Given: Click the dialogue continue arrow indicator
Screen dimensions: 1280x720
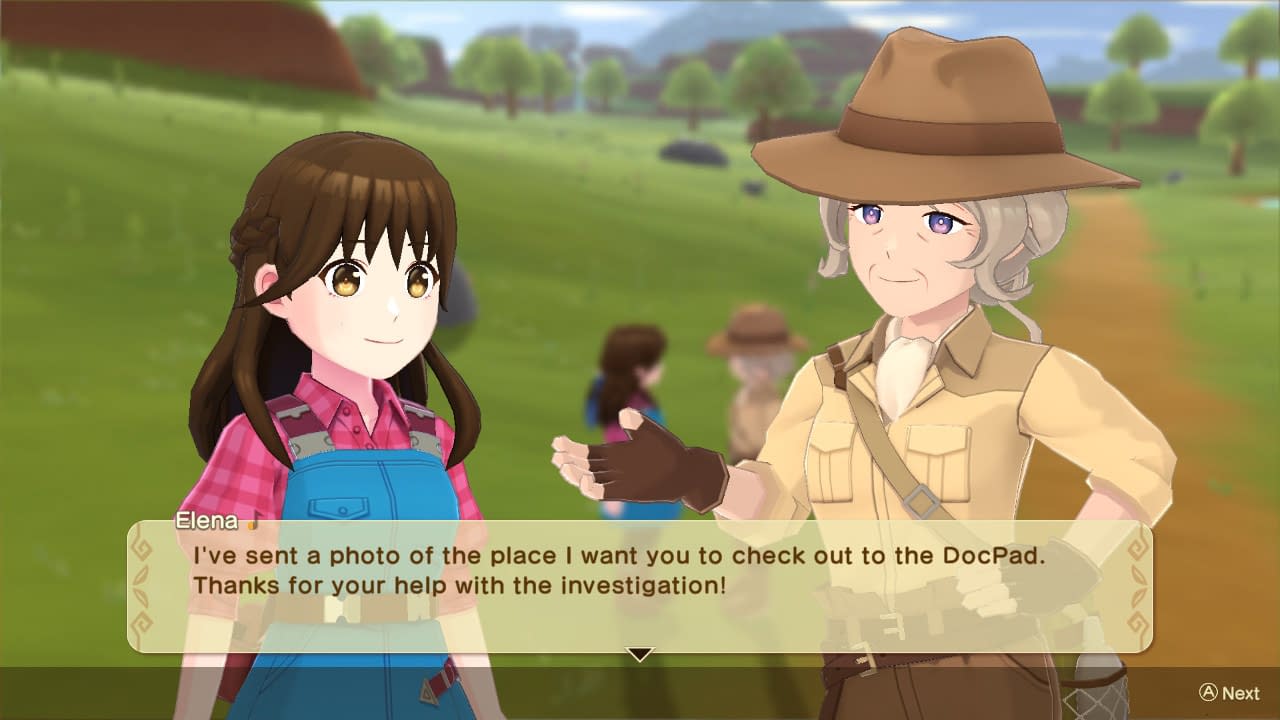Looking at the screenshot, I should [x=639, y=655].
